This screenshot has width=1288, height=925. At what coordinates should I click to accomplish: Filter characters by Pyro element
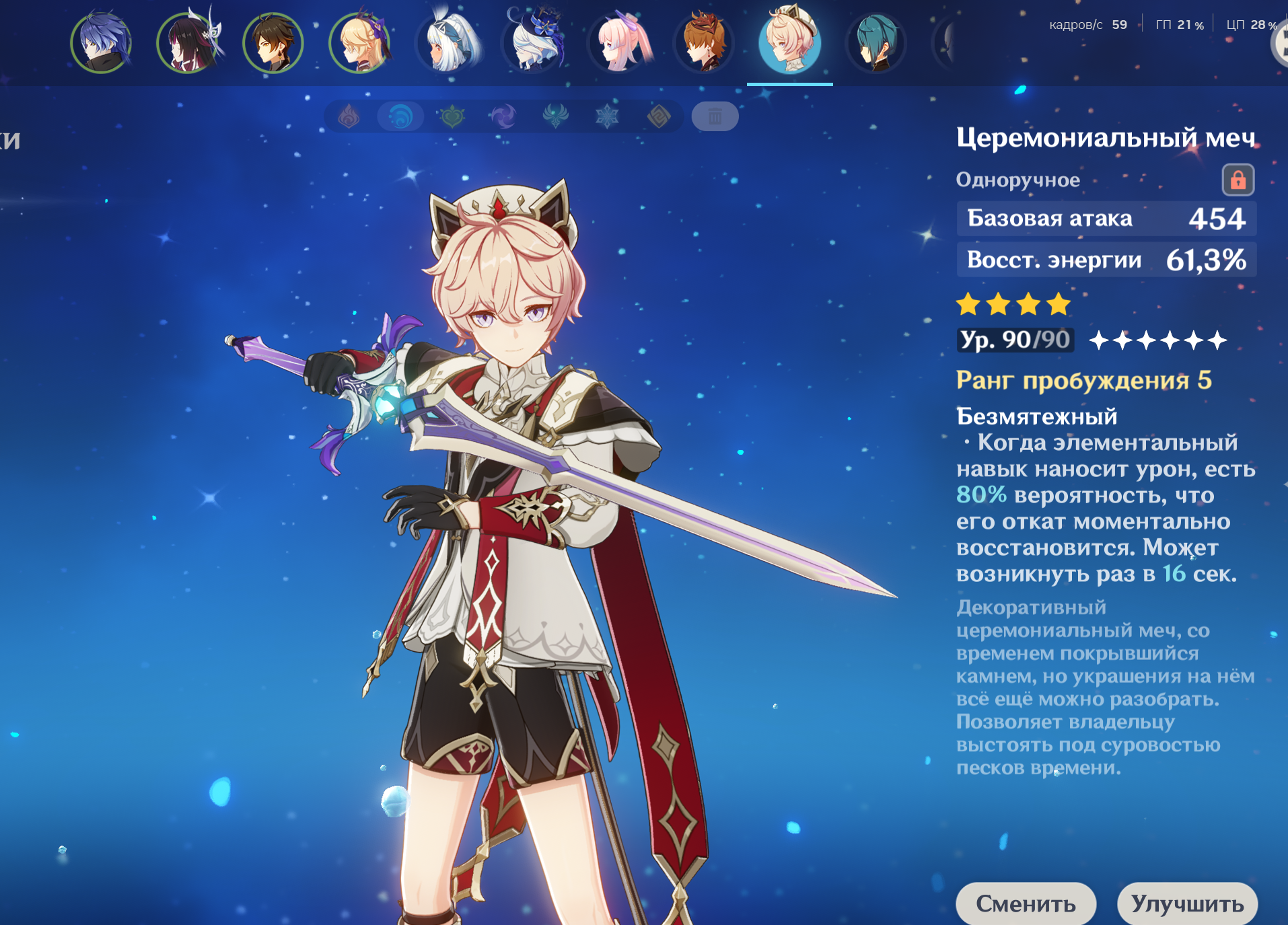[x=349, y=117]
